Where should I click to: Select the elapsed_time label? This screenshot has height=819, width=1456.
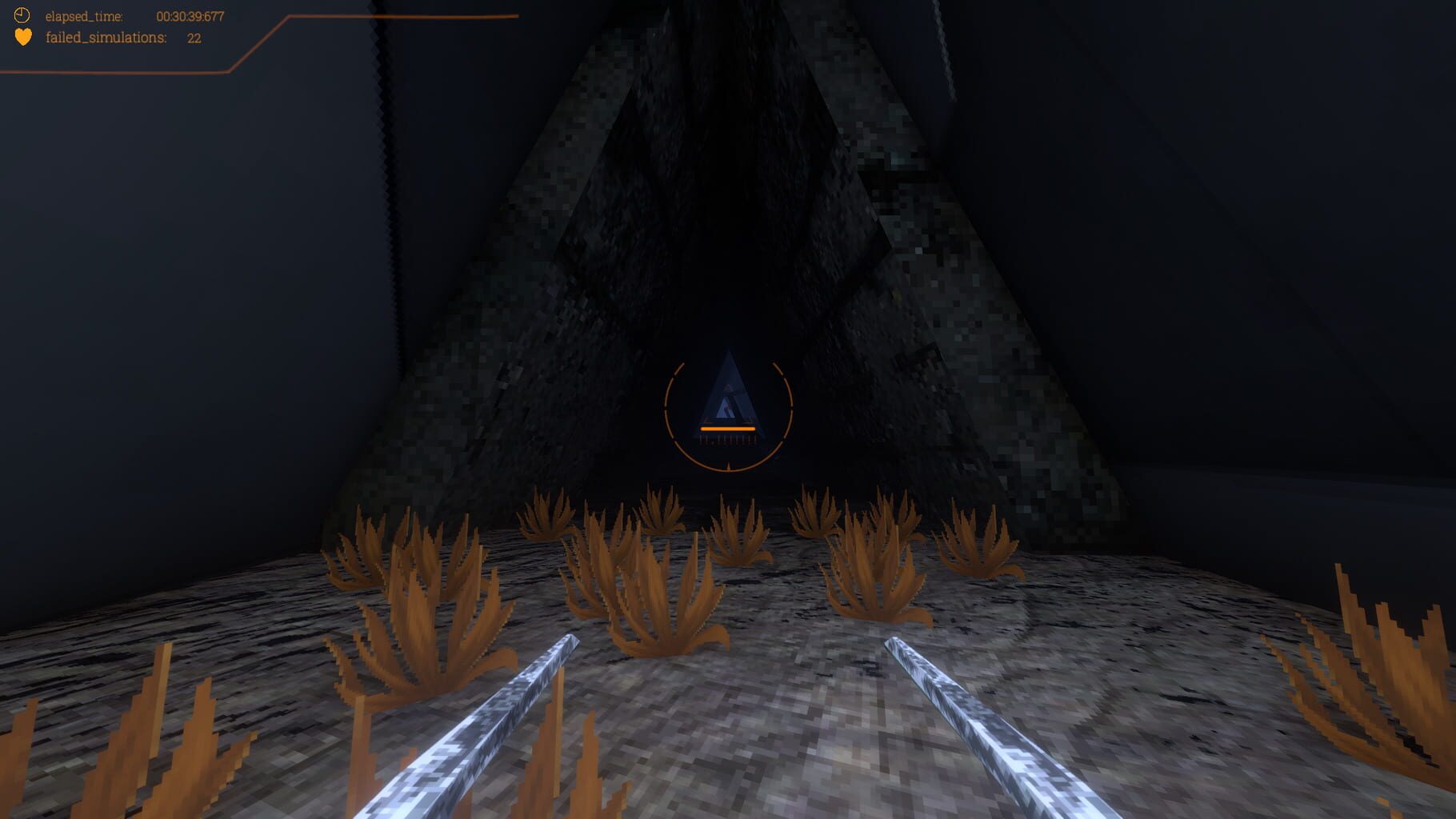pyautogui.click(x=84, y=14)
